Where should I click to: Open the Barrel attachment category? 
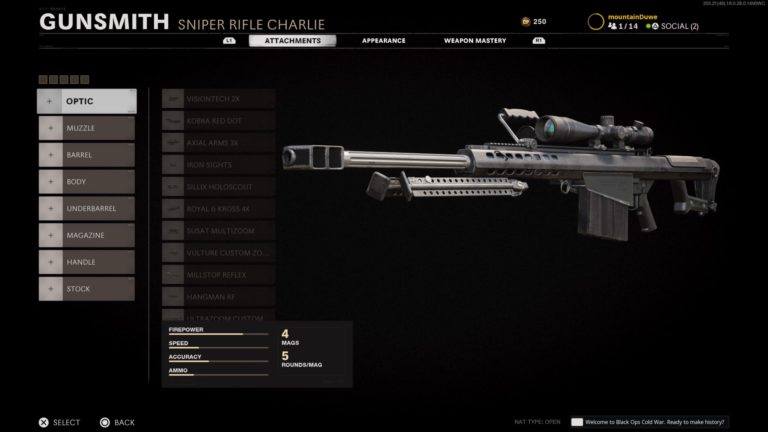[86, 155]
